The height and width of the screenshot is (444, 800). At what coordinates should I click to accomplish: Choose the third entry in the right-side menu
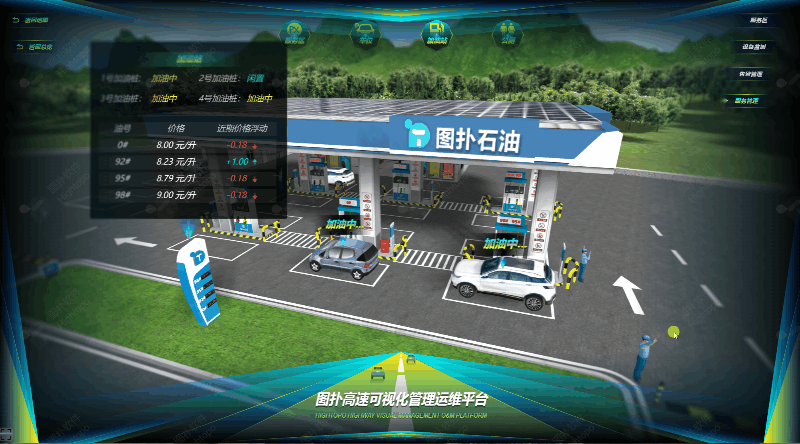751,74
